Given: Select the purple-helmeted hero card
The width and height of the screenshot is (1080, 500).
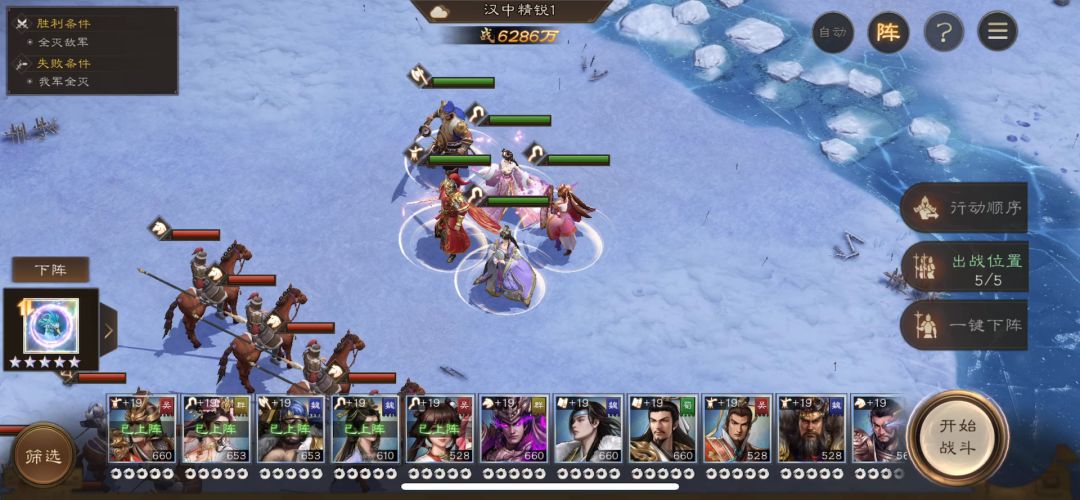Looking at the screenshot, I should click(513, 428).
